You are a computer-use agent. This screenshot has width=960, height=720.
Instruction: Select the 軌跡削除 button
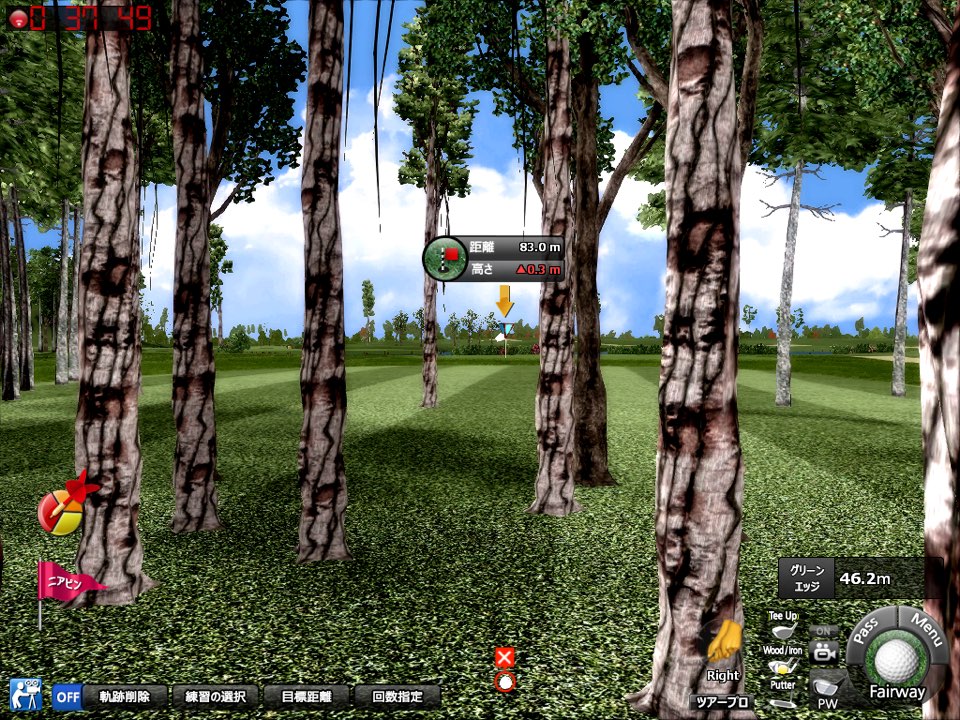click(x=124, y=696)
